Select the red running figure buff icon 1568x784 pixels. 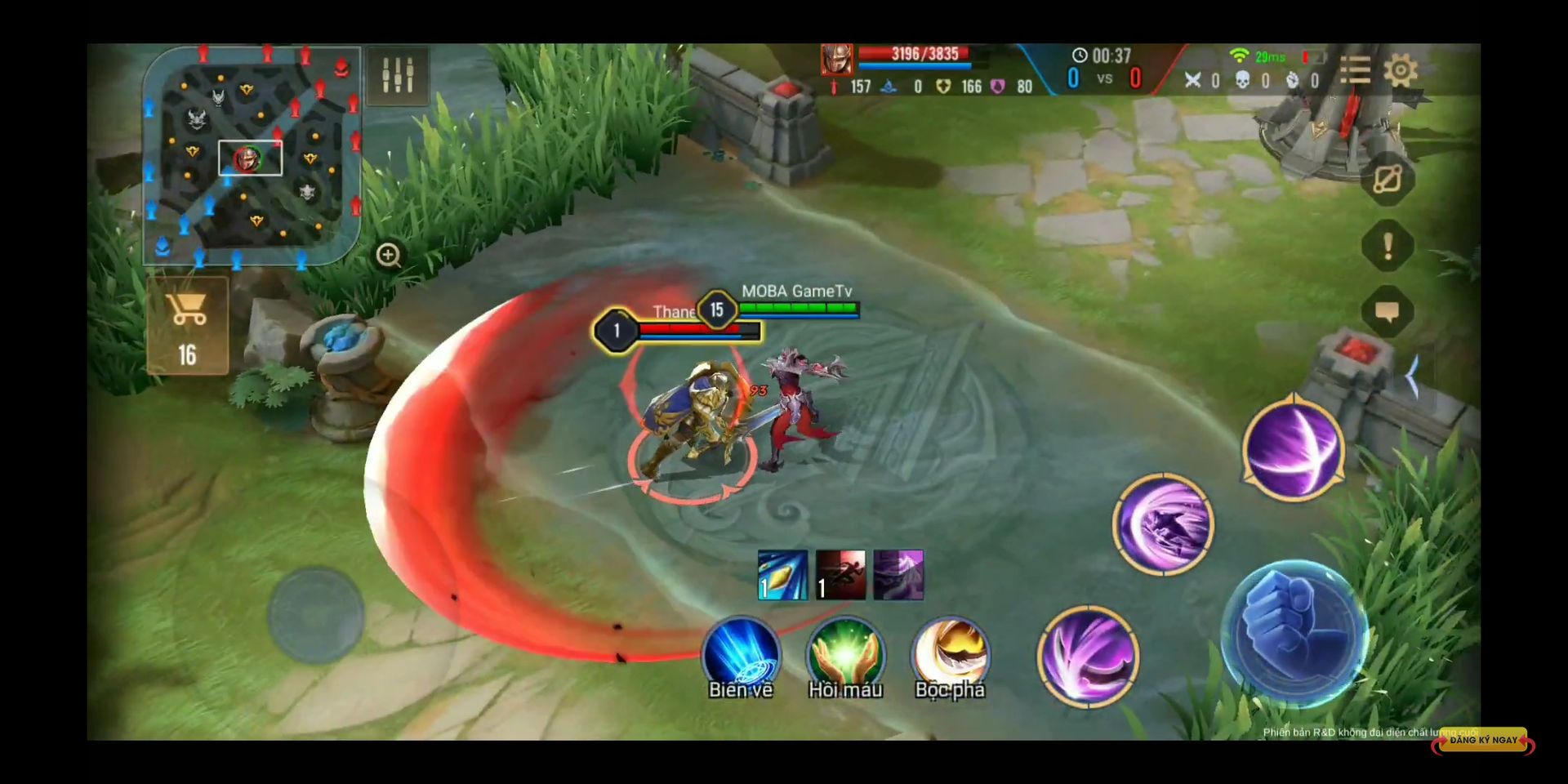840,575
